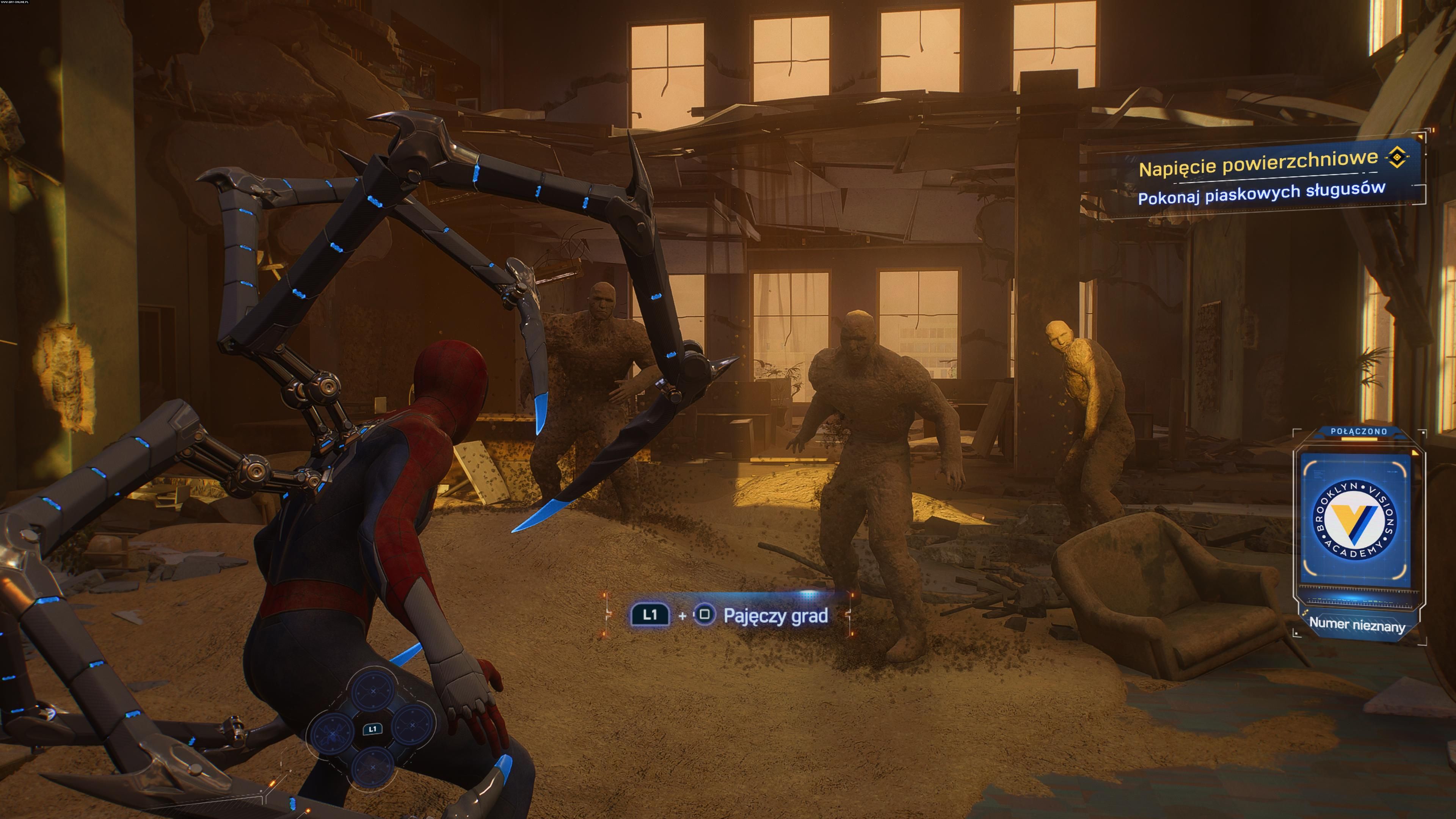
Task: Click the yellow diamond mission marker icon
Action: [x=1396, y=157]
